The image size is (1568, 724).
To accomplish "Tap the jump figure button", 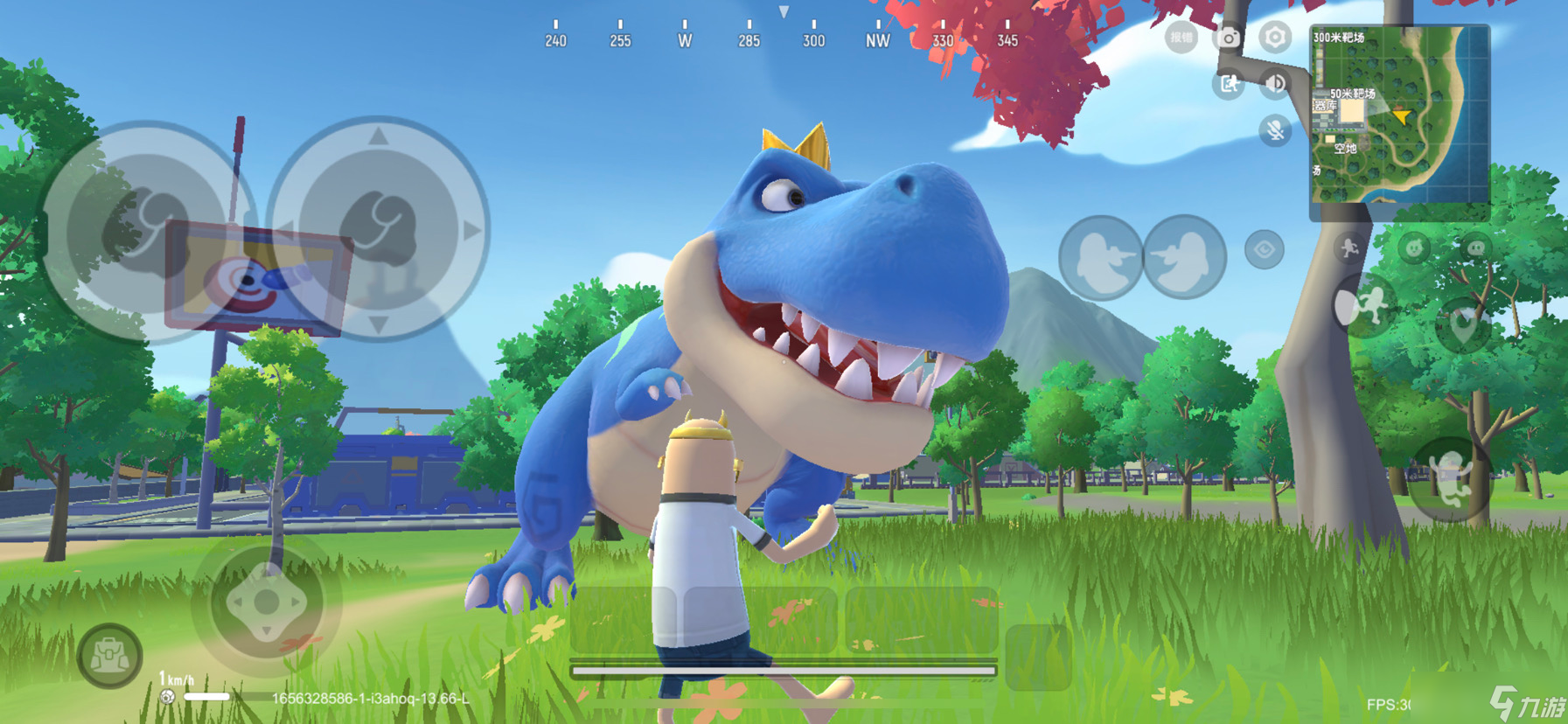I will click(x=1450, y=479).
